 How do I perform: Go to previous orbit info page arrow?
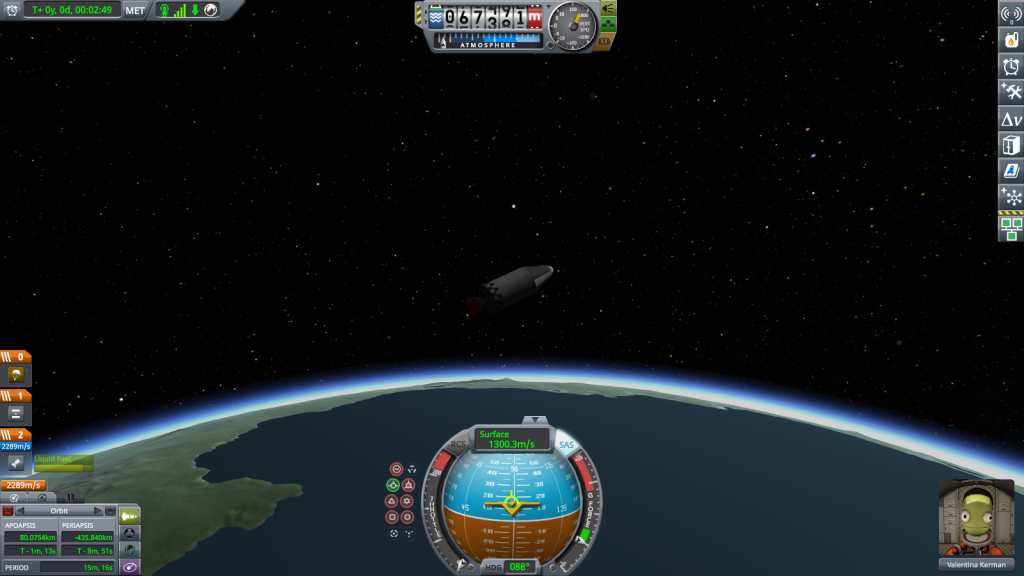21,511
